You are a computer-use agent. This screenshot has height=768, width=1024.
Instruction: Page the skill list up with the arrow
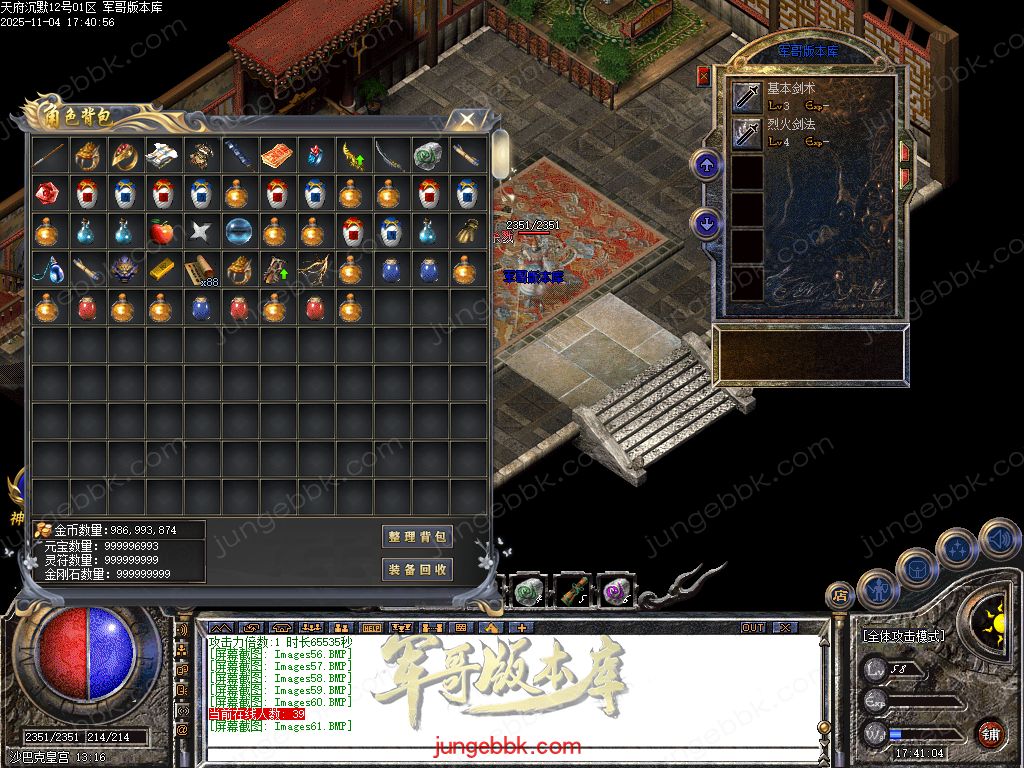708,165
